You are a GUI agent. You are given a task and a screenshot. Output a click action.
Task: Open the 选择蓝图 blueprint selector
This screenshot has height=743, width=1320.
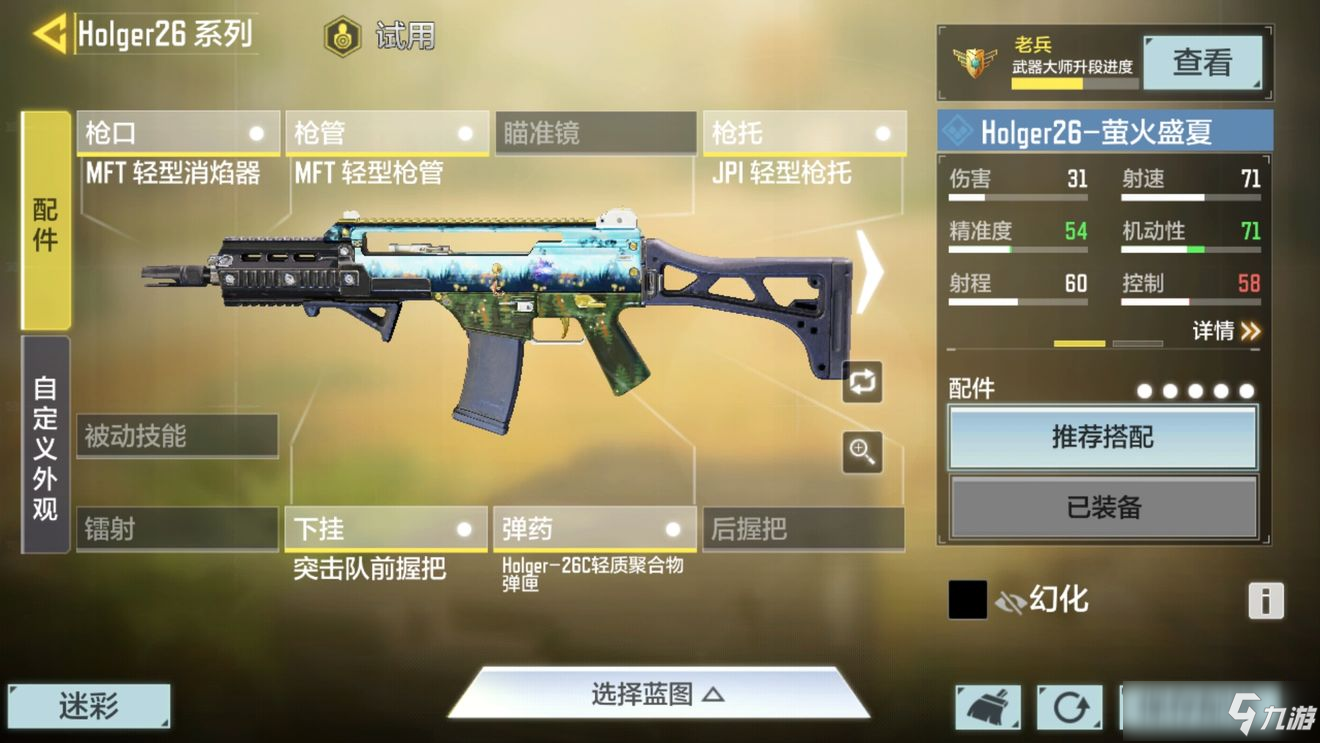pyautogui.click(x=657, y=694)
